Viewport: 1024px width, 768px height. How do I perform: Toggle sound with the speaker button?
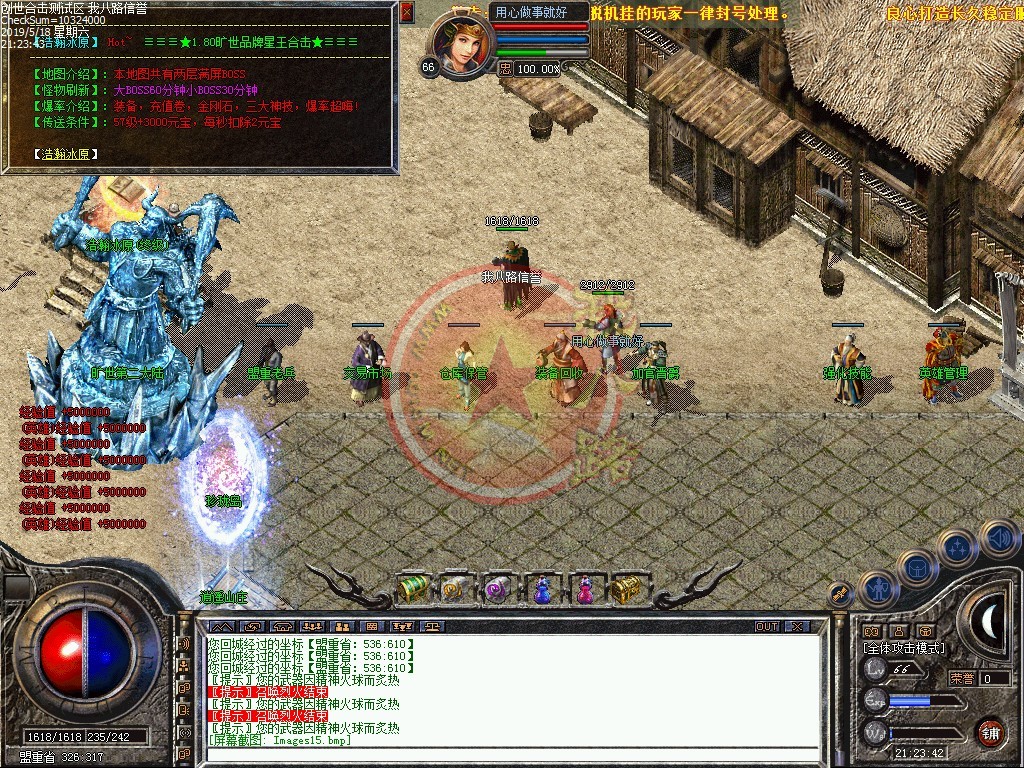pos(998,536)
